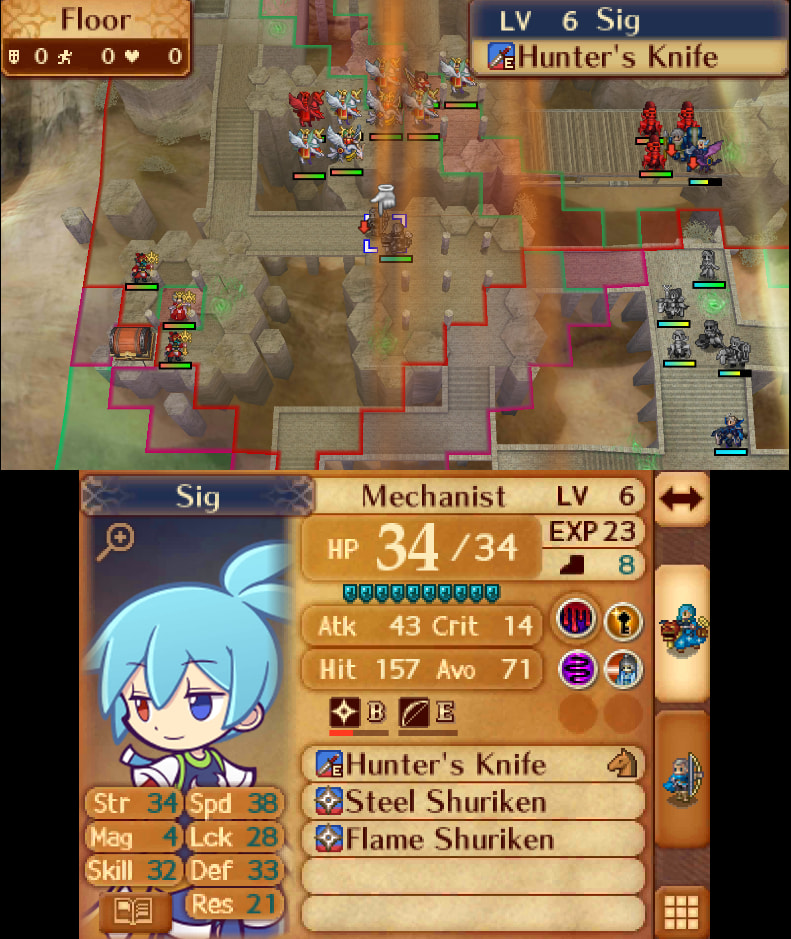Choose the Steel Shuriken from inventory

pyautogui.click(x=472, y=802)
